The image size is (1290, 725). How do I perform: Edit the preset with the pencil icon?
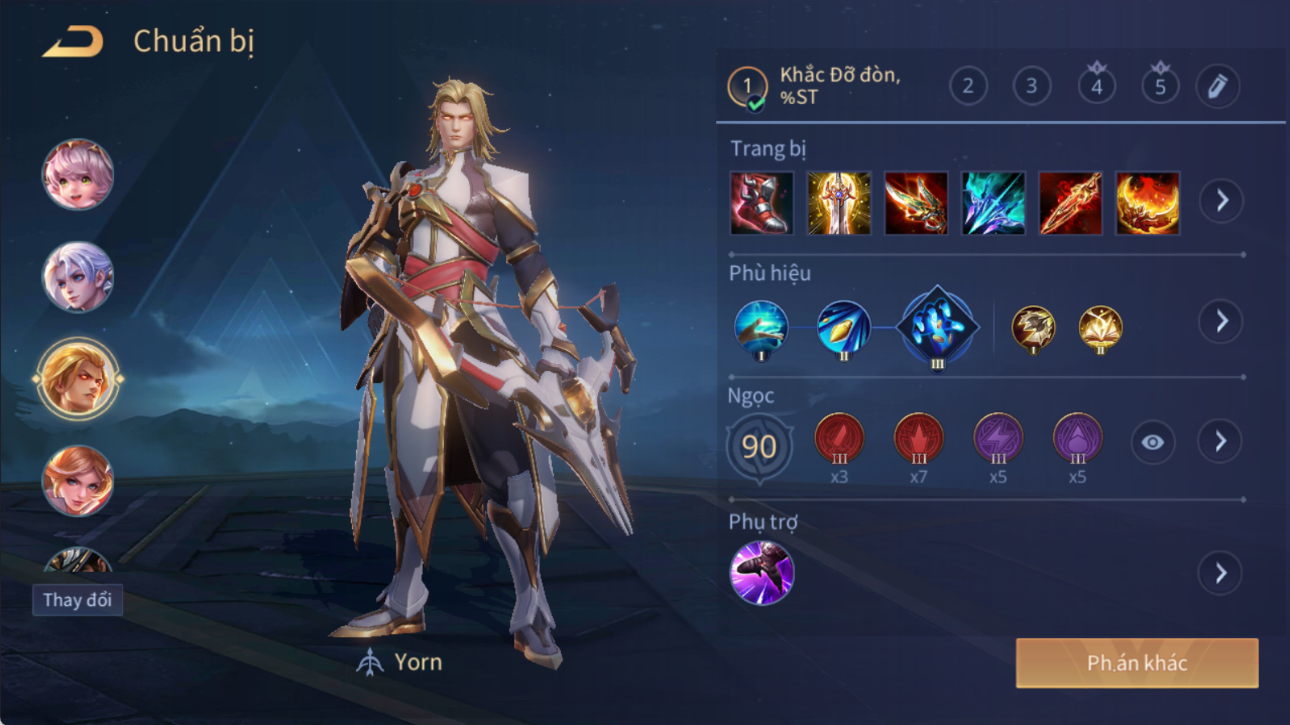pos(1217,87)
